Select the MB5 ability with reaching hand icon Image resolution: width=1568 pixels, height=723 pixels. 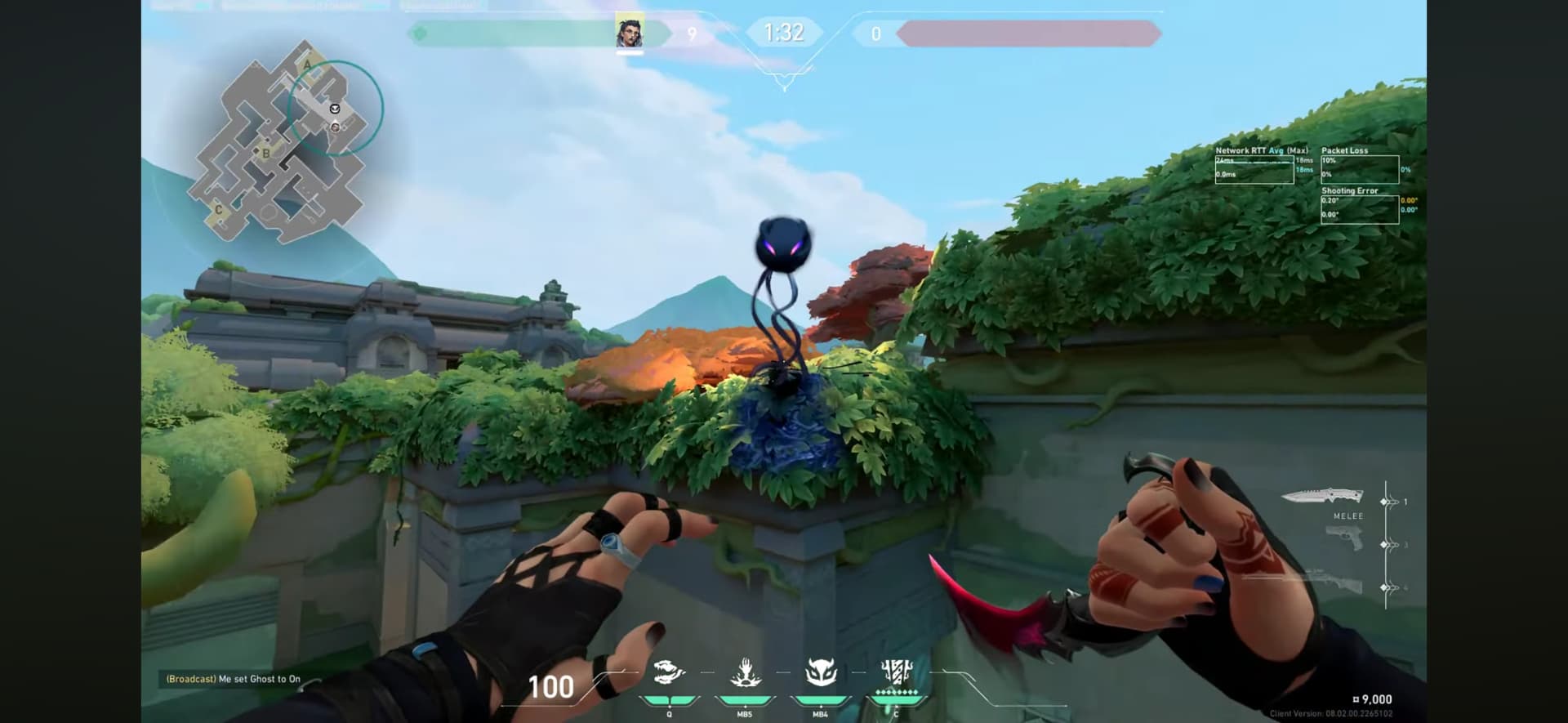point(745,675)
